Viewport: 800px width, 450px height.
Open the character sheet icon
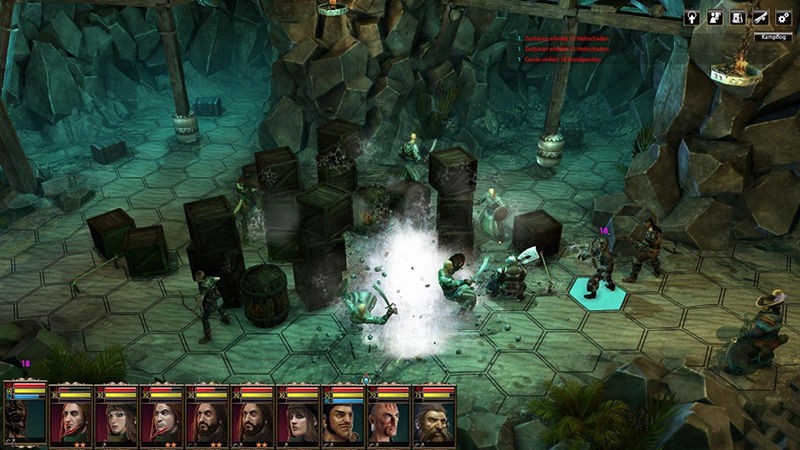click(x=715, y=17)
